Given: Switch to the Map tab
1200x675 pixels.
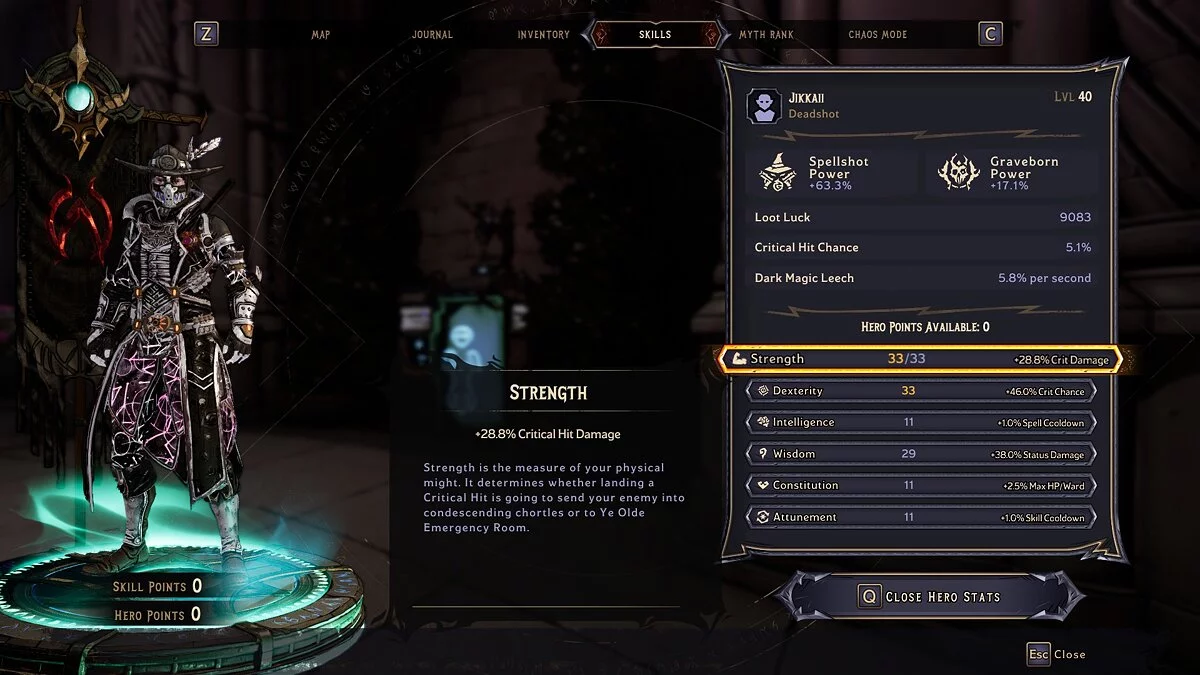Looking at the screenshot, I should pyautogui.click(x=321, y=34).
